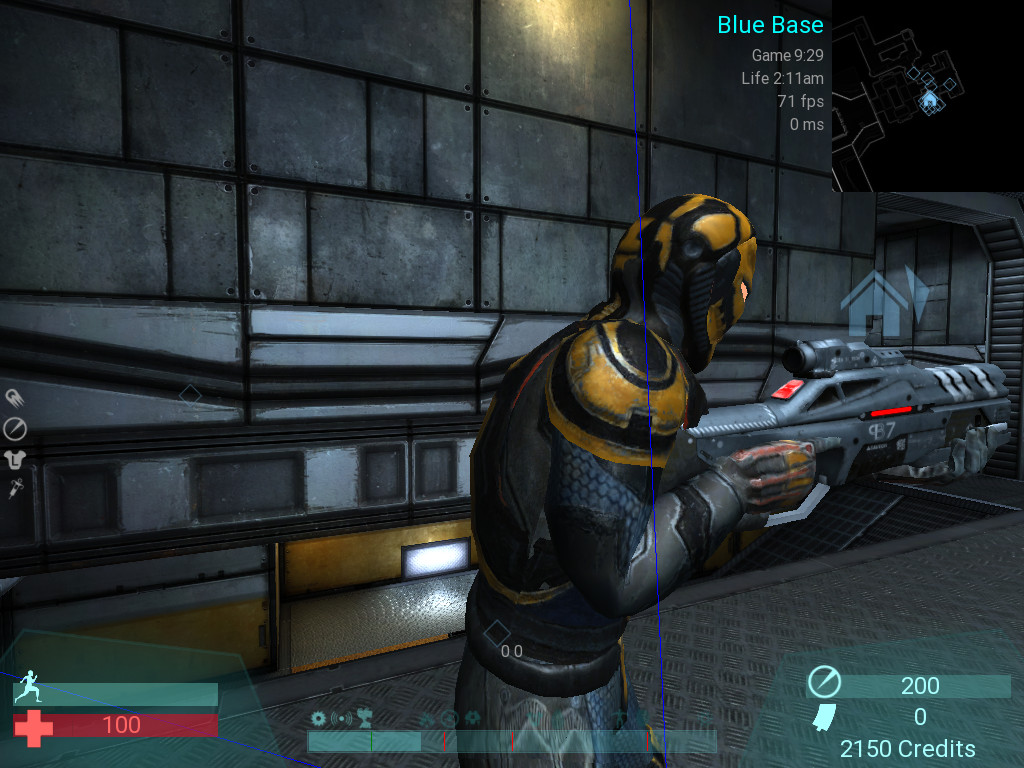Click the circular weapon icon beside ammo count
This screenshot has width=1024, height=768.
click(824, 684)
